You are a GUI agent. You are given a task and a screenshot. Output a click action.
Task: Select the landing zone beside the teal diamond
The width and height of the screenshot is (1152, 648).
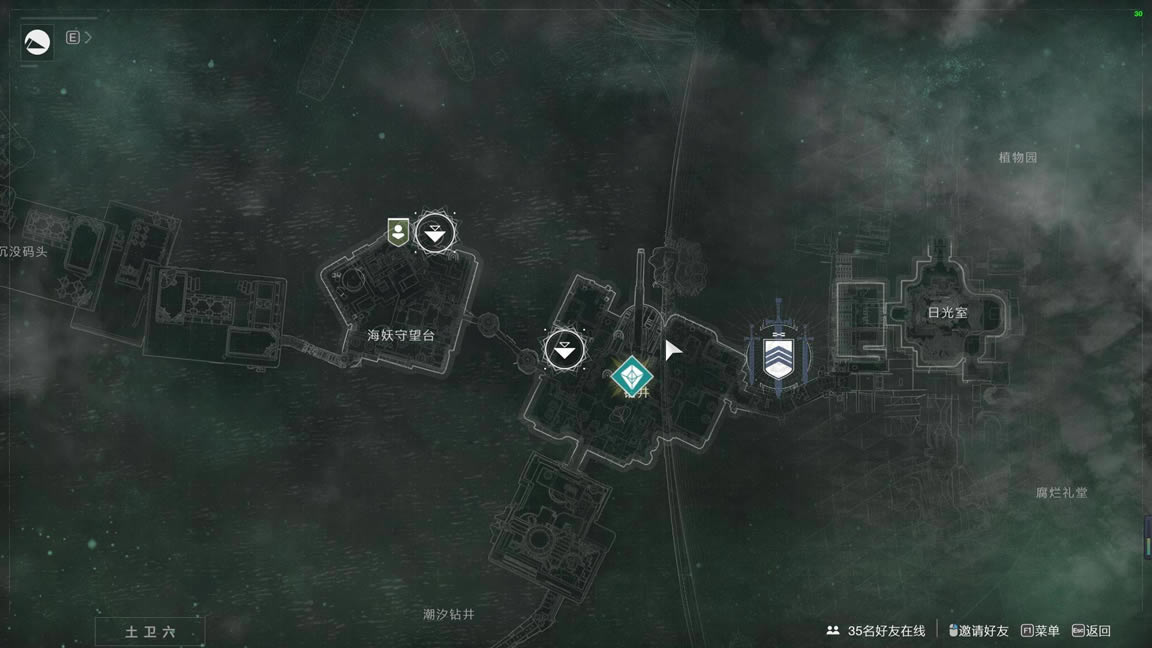point(565,349)
